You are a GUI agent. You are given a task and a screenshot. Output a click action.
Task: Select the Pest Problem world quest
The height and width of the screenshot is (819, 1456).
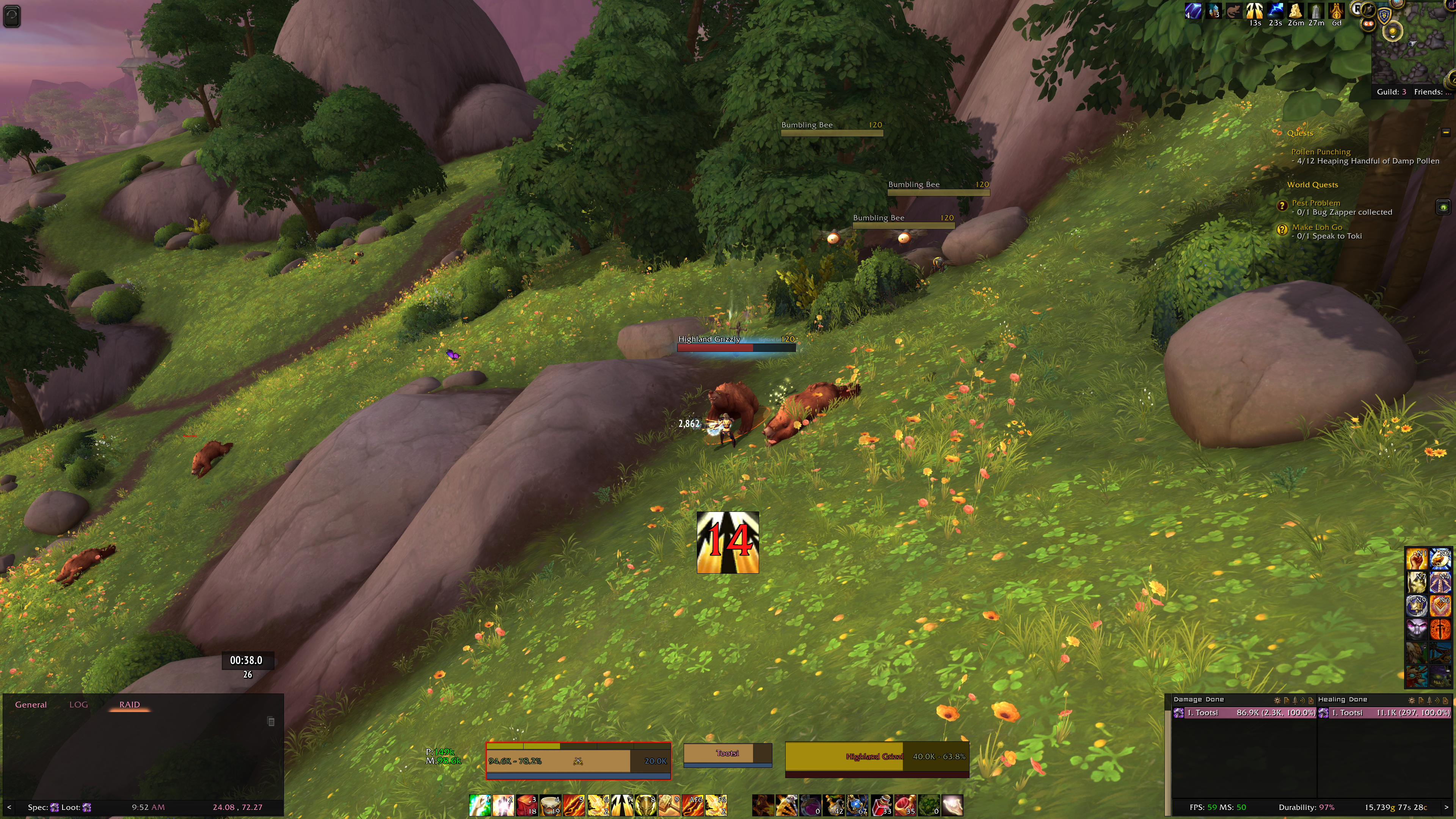[x=1315, y=203]
